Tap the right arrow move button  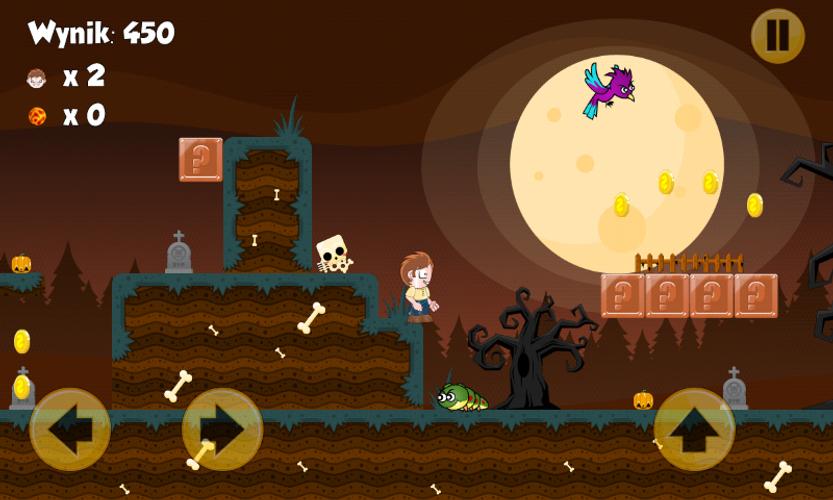click(221, 429)
